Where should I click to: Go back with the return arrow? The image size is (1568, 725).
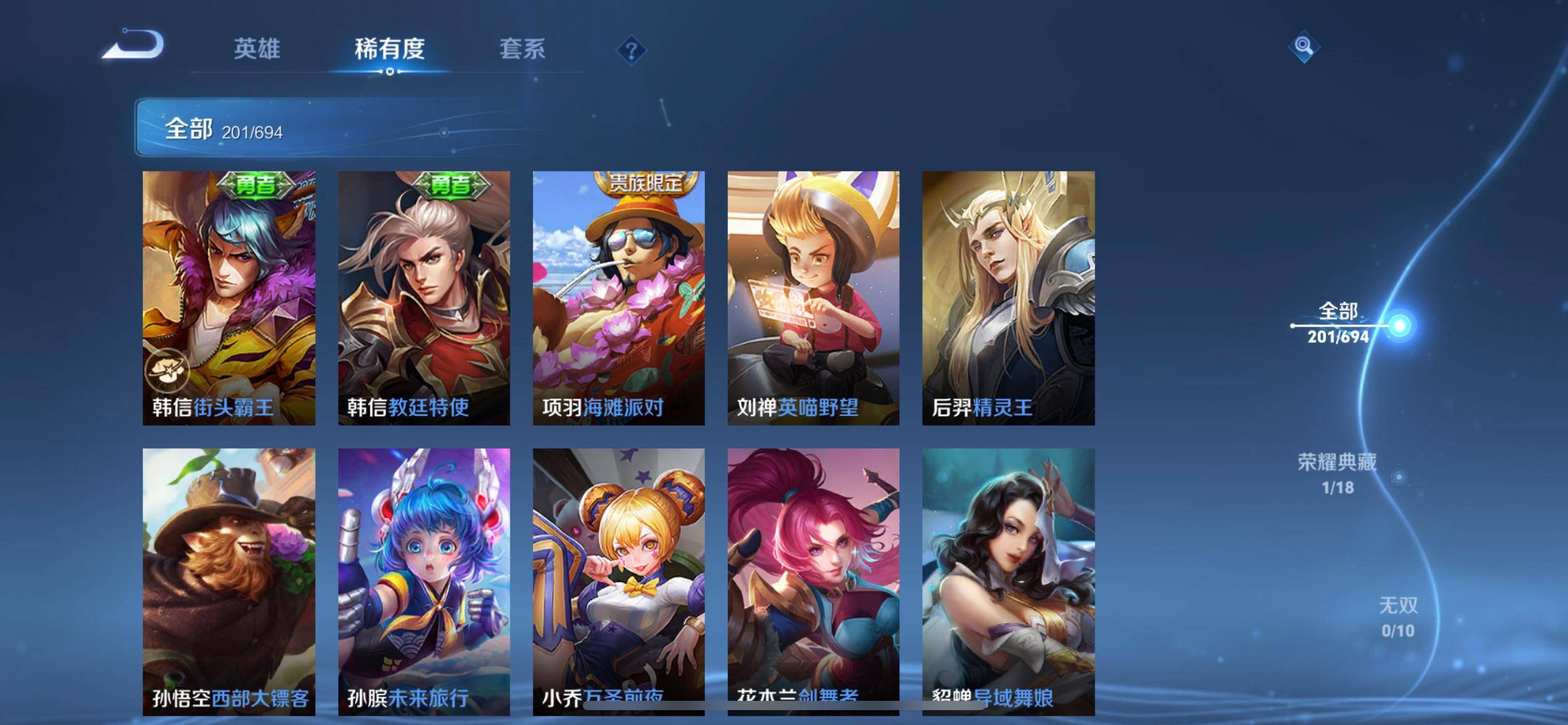point(134,45)
